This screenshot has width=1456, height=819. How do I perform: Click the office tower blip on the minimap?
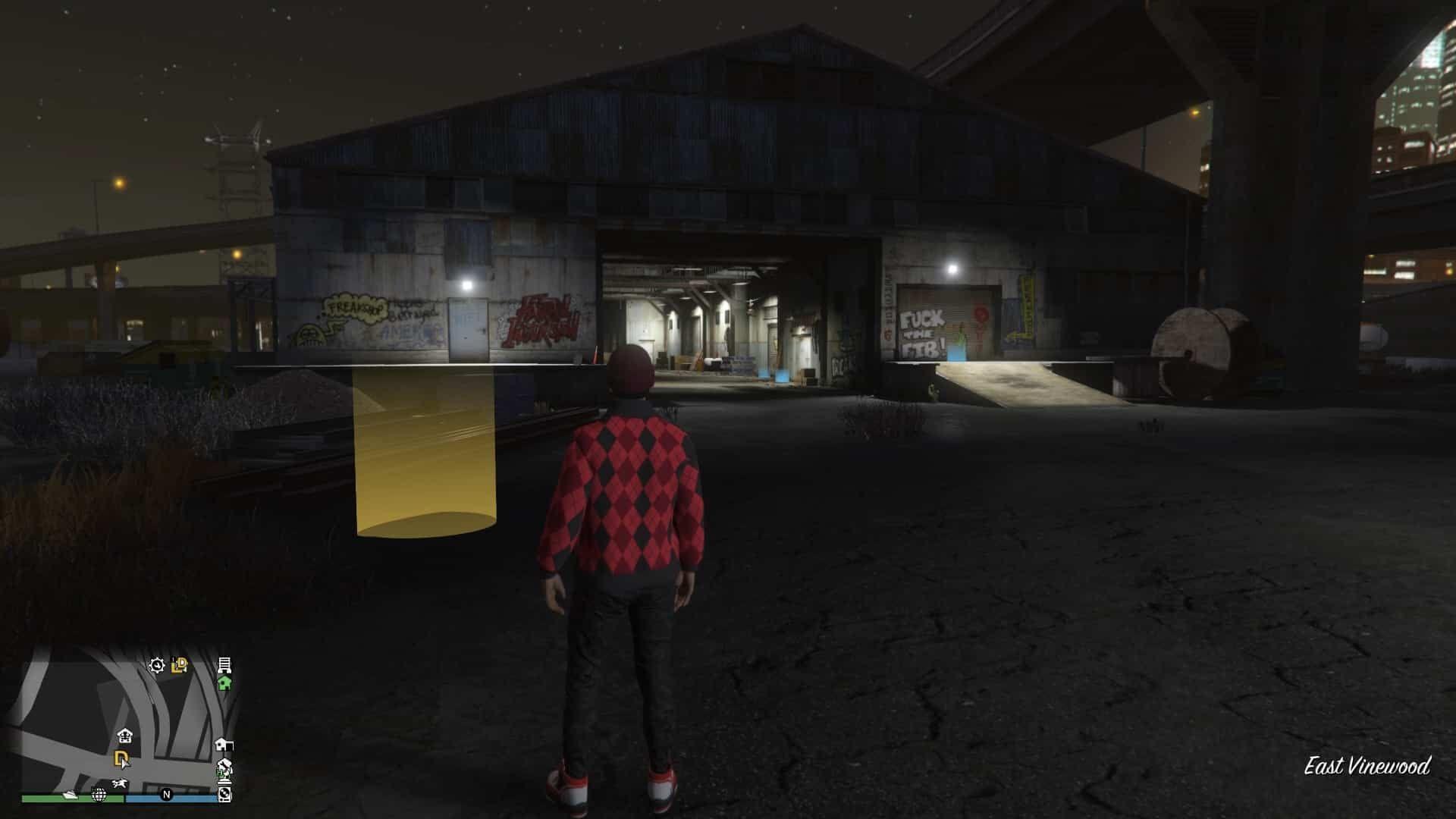224,666
